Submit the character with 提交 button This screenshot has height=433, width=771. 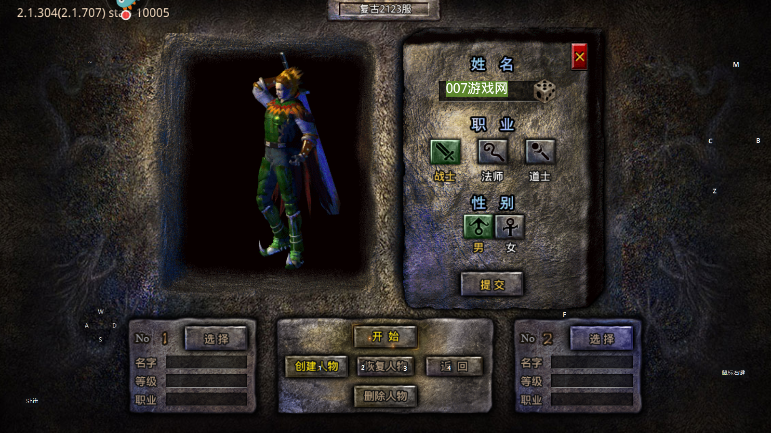coord(492,284)
